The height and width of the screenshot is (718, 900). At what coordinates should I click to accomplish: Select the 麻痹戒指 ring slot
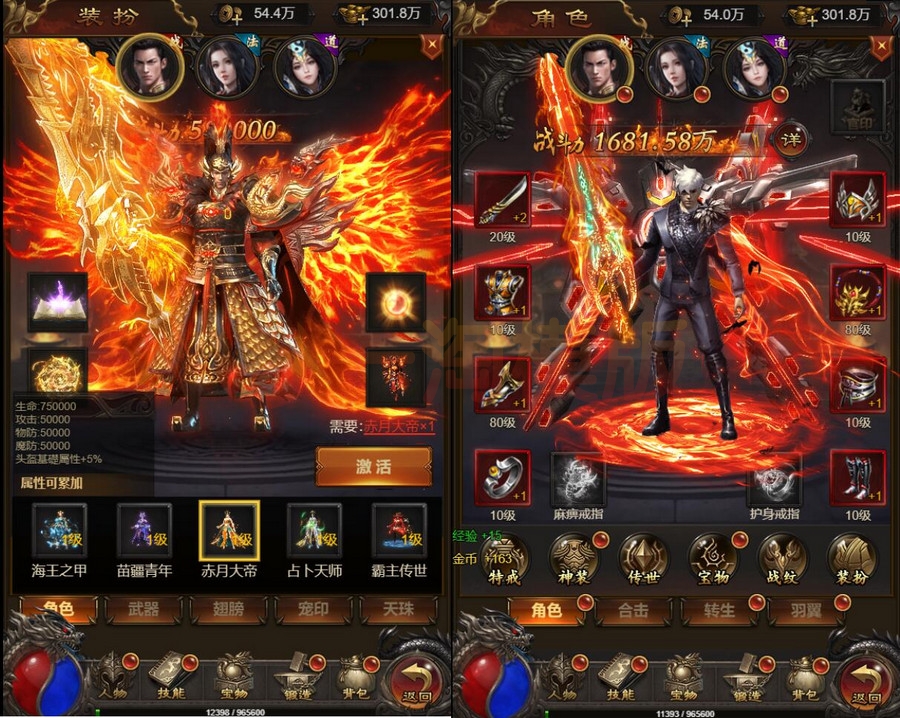(x=578, y=481)
